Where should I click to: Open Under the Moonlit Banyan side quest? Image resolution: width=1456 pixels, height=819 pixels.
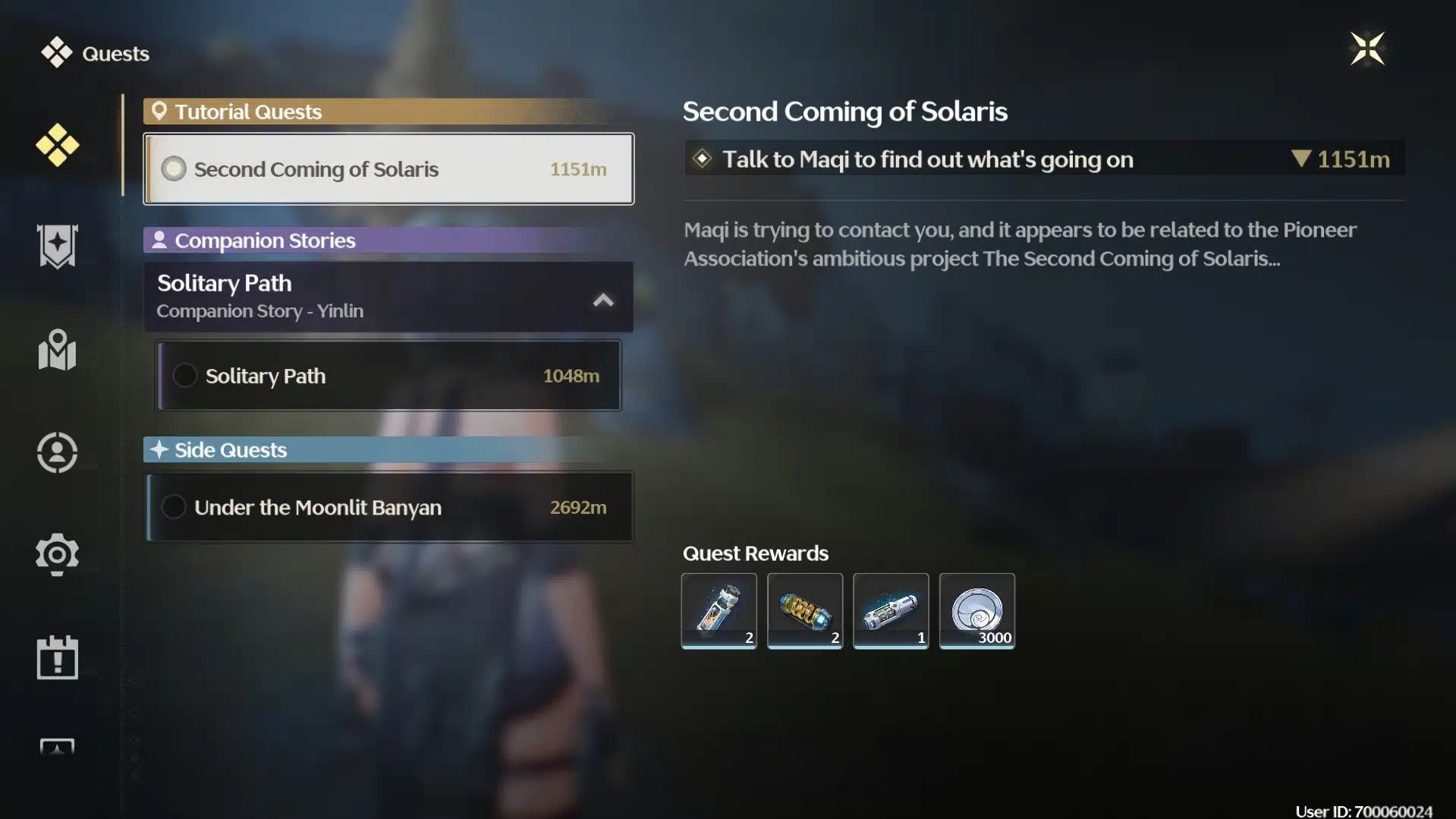[388, 507]
